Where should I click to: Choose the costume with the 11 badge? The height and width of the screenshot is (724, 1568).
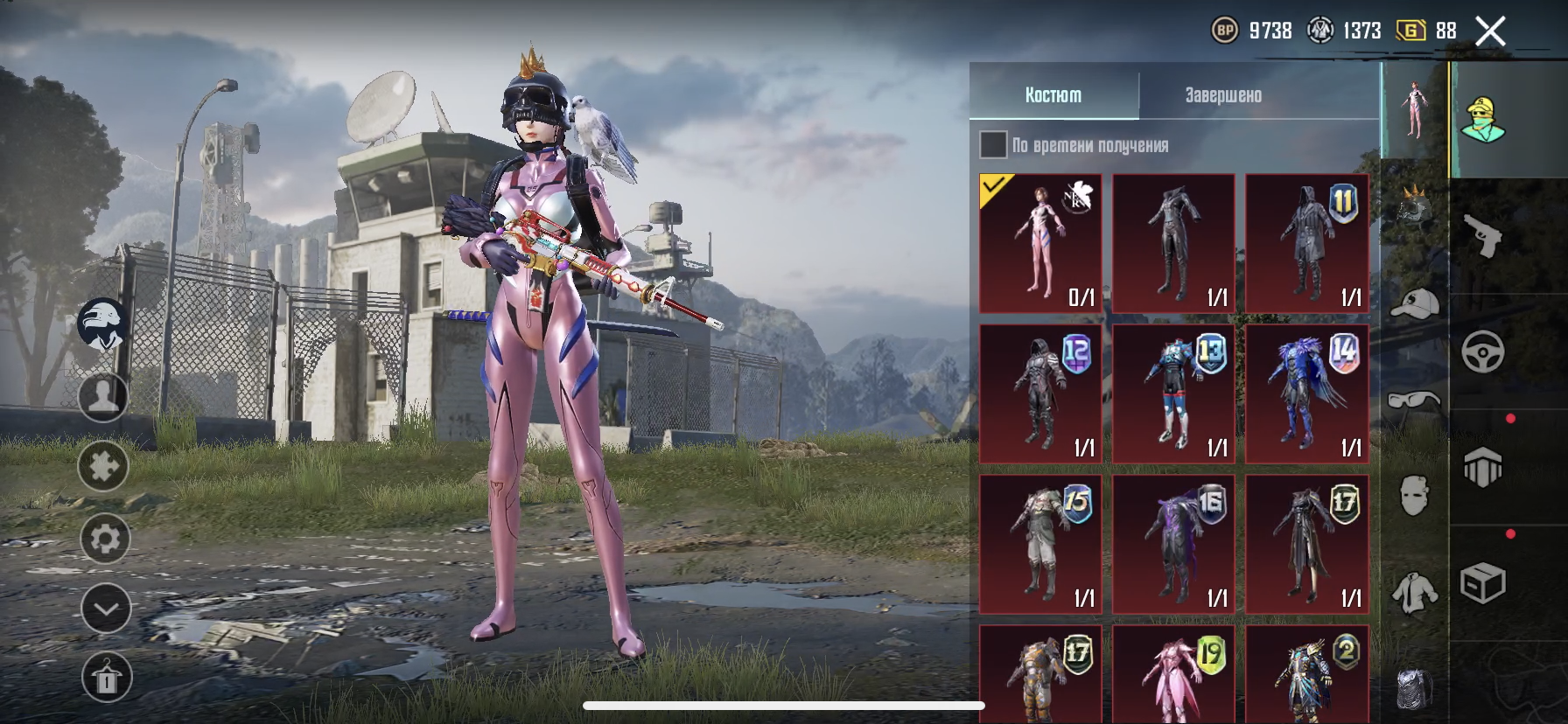pos(1306,243)
